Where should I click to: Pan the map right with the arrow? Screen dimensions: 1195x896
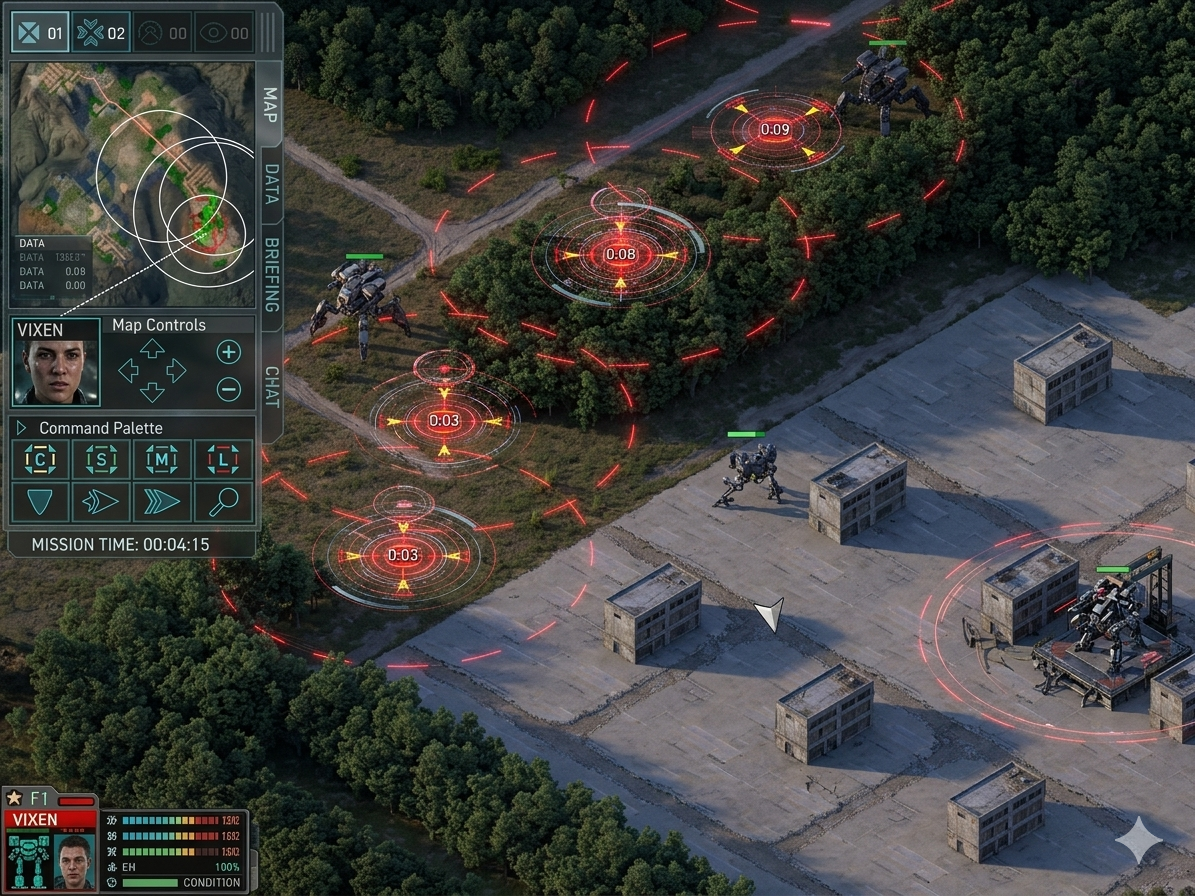click(x=176, y=370)
